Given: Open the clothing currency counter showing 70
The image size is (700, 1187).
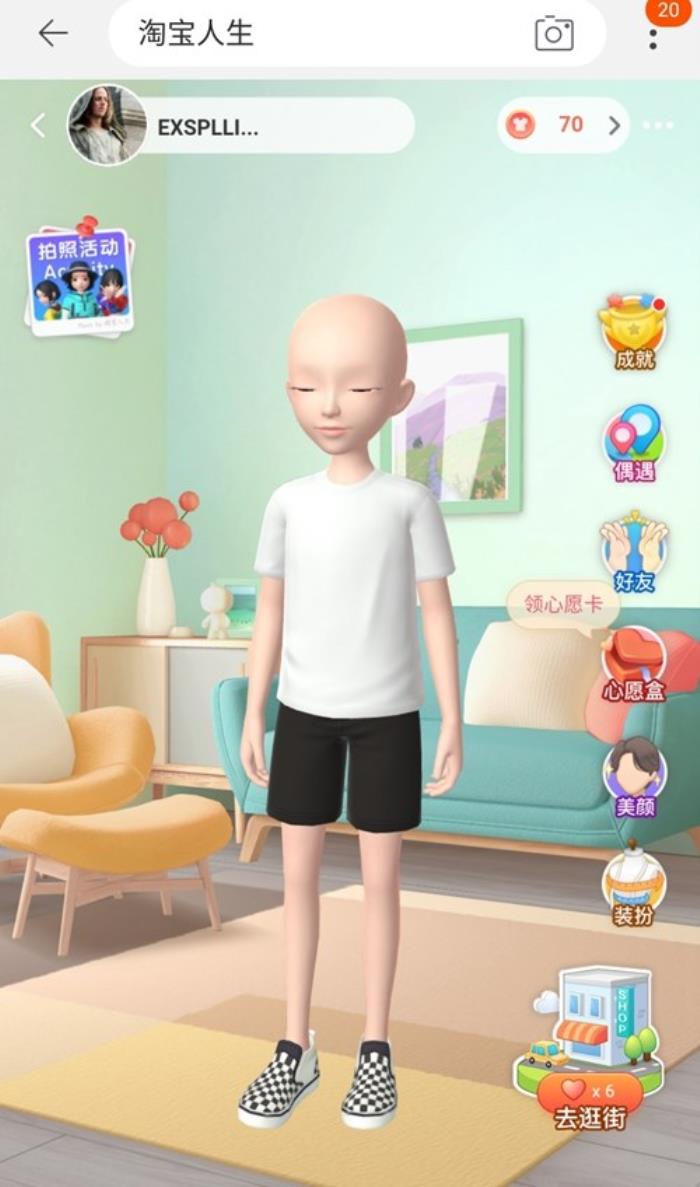Looking at the screenshot, I should [x=563, y=125].
